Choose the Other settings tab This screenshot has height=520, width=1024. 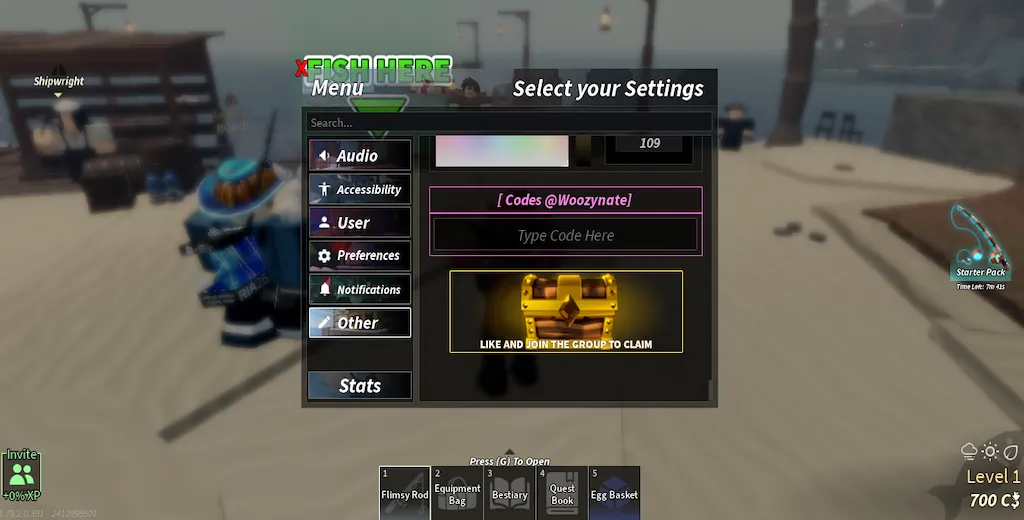pos(359,323)
